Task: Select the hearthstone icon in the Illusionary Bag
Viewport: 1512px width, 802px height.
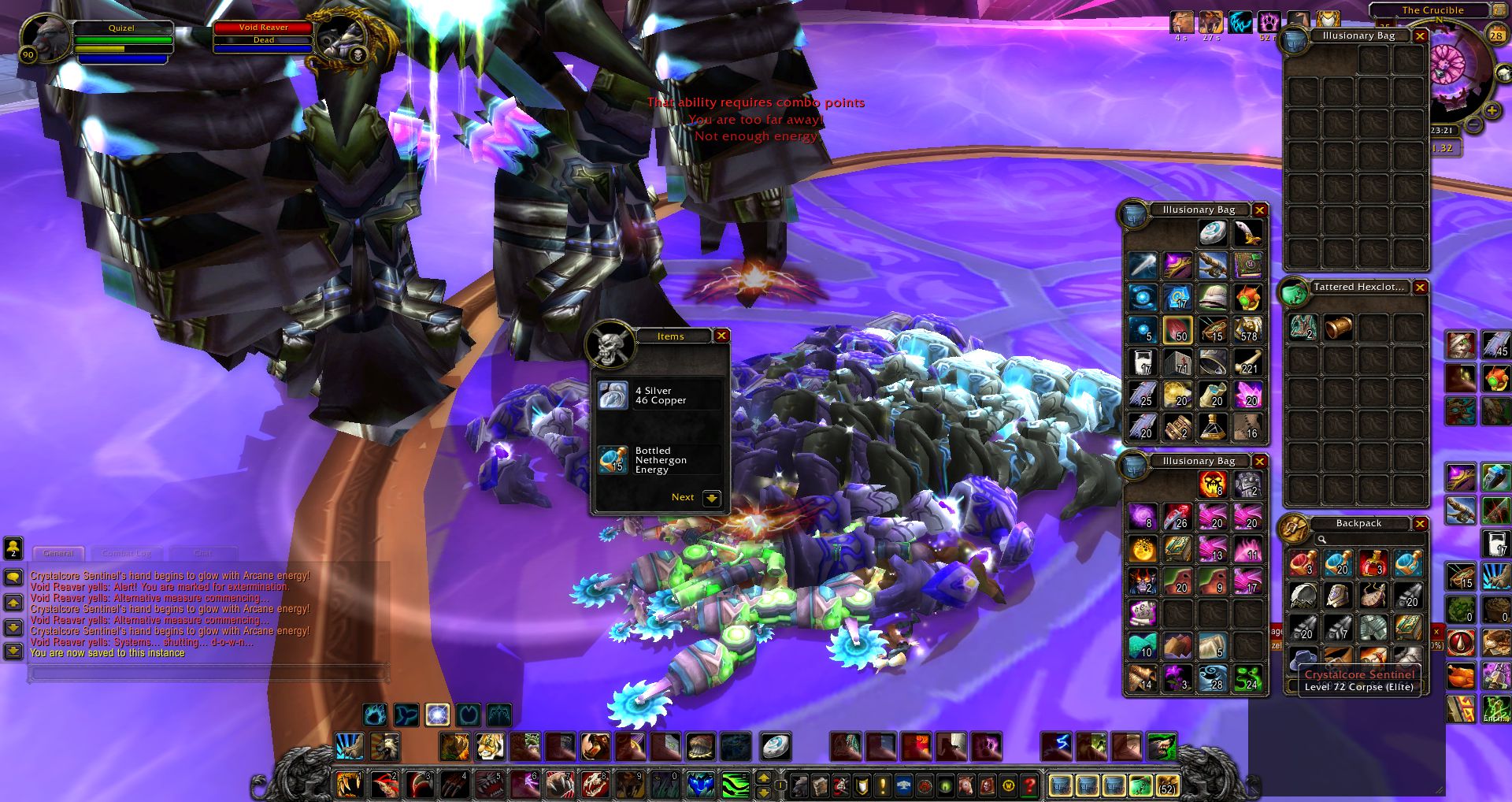Action: tap(1213, 233)
